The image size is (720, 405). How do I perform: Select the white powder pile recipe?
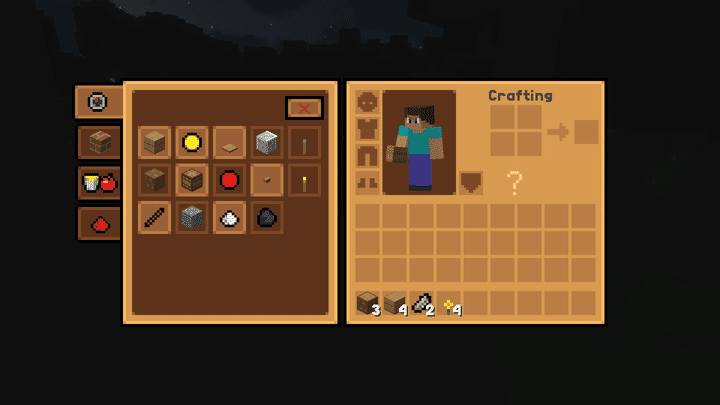coord(229,217)
